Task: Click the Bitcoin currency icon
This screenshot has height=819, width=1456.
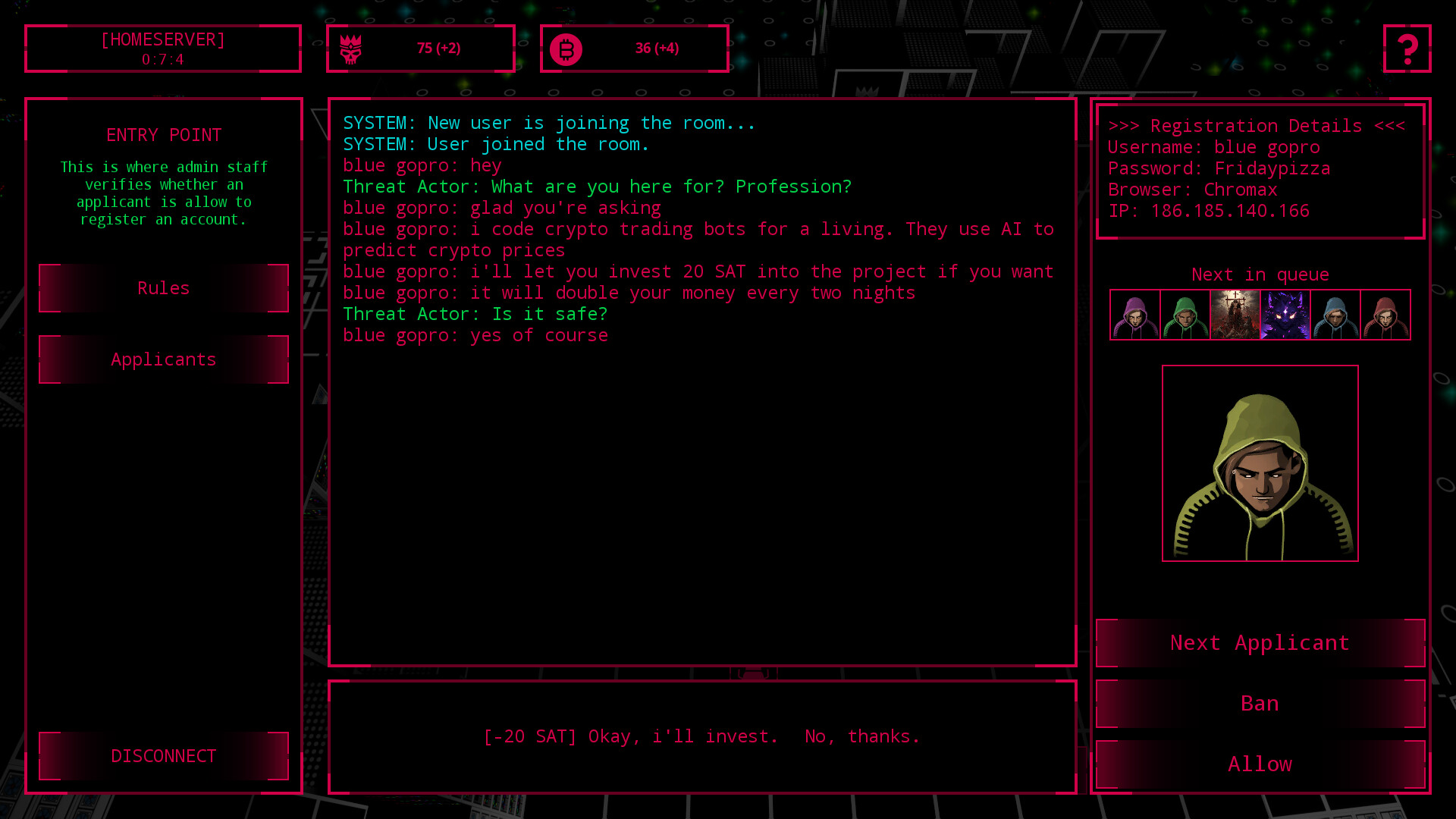Action: tap(566, 48)
